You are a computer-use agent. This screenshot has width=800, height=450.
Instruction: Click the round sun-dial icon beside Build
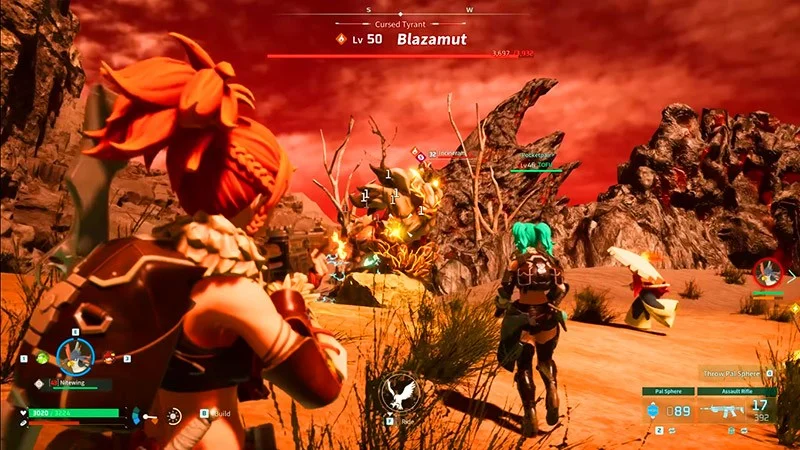(x=174, y=414)
